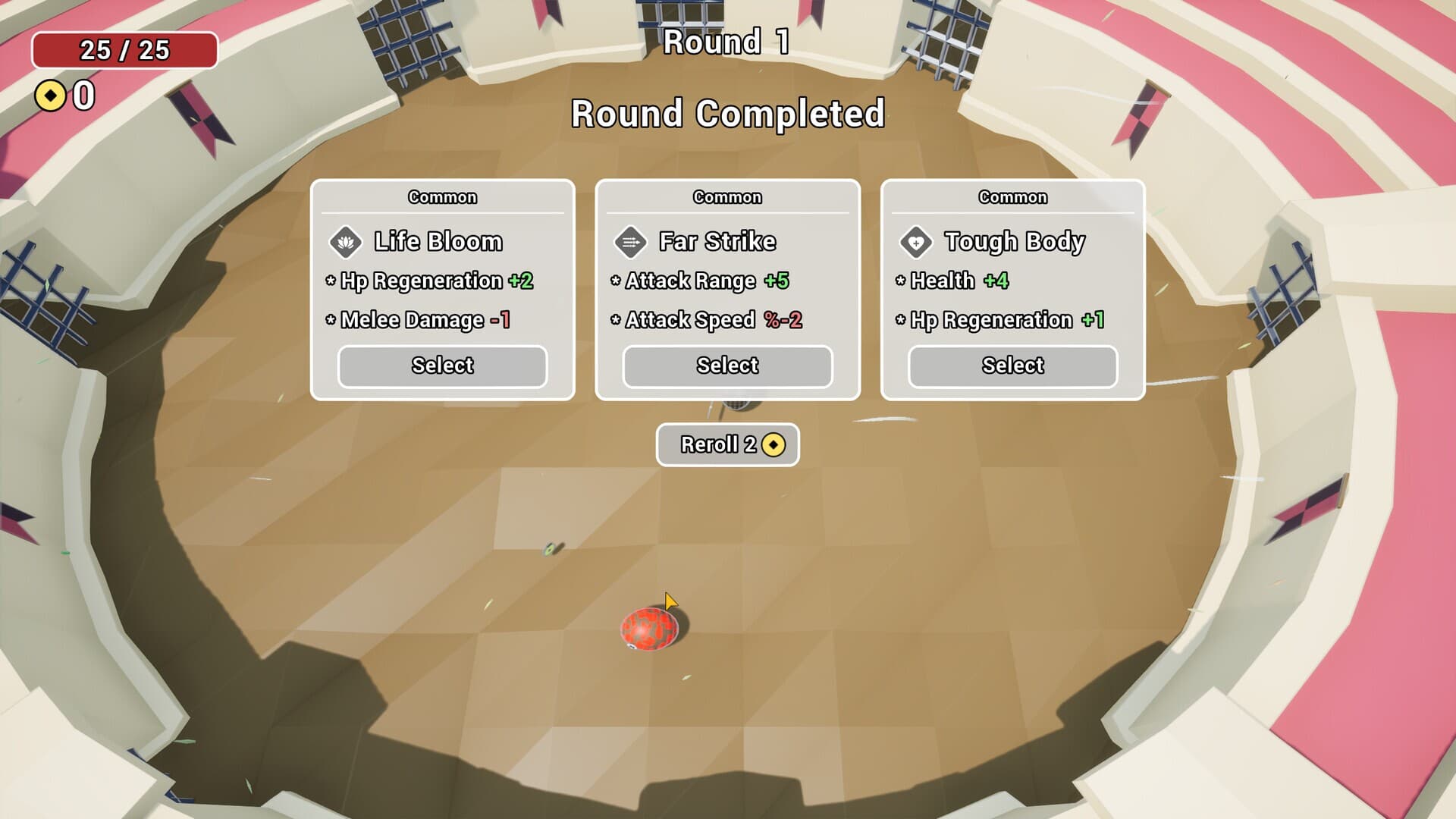Click the Common label on the Far Strike card
1456x819 pixels.
726,197
